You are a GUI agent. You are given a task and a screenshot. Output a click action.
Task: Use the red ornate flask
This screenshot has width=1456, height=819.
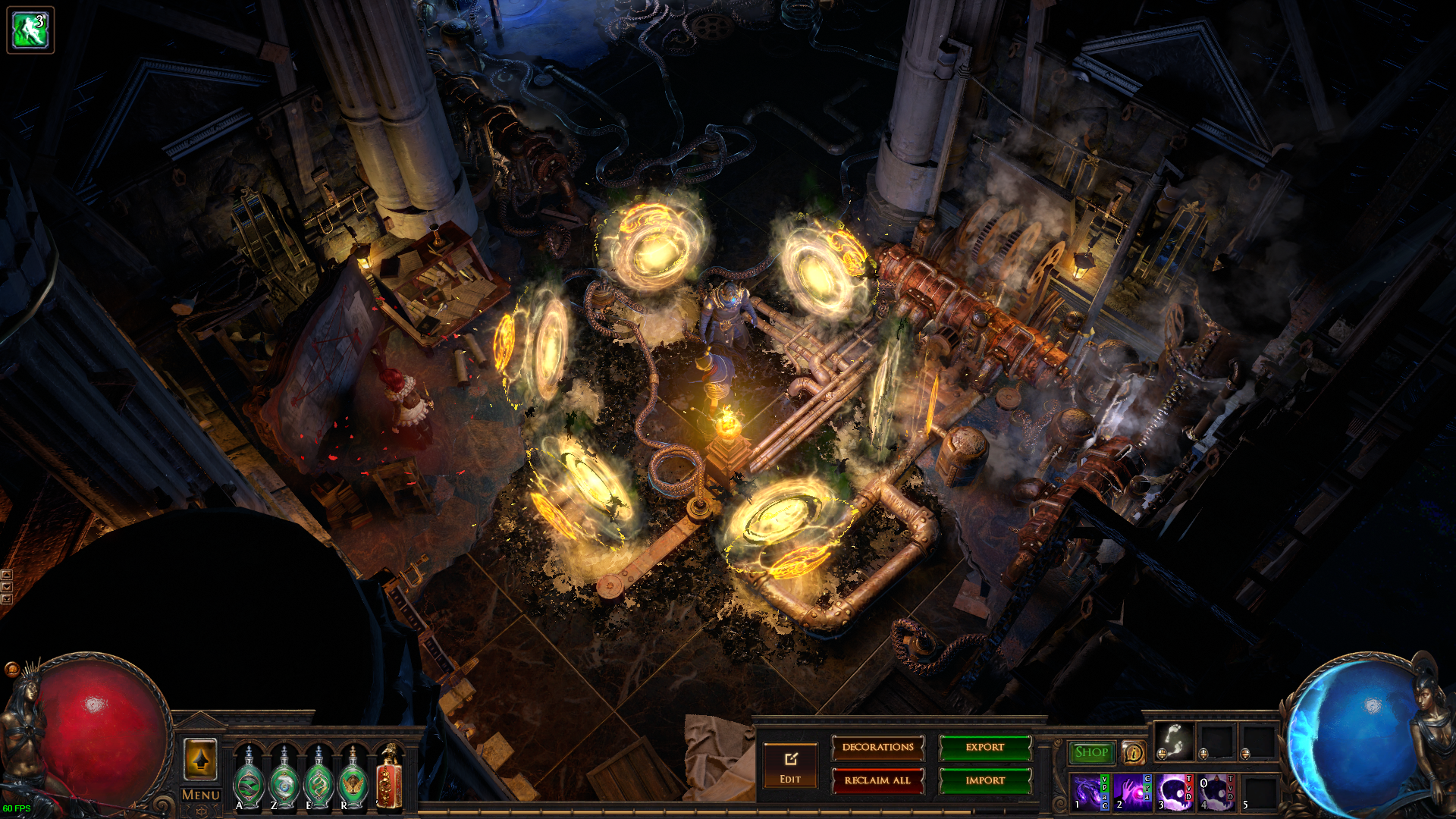point(389,777)
